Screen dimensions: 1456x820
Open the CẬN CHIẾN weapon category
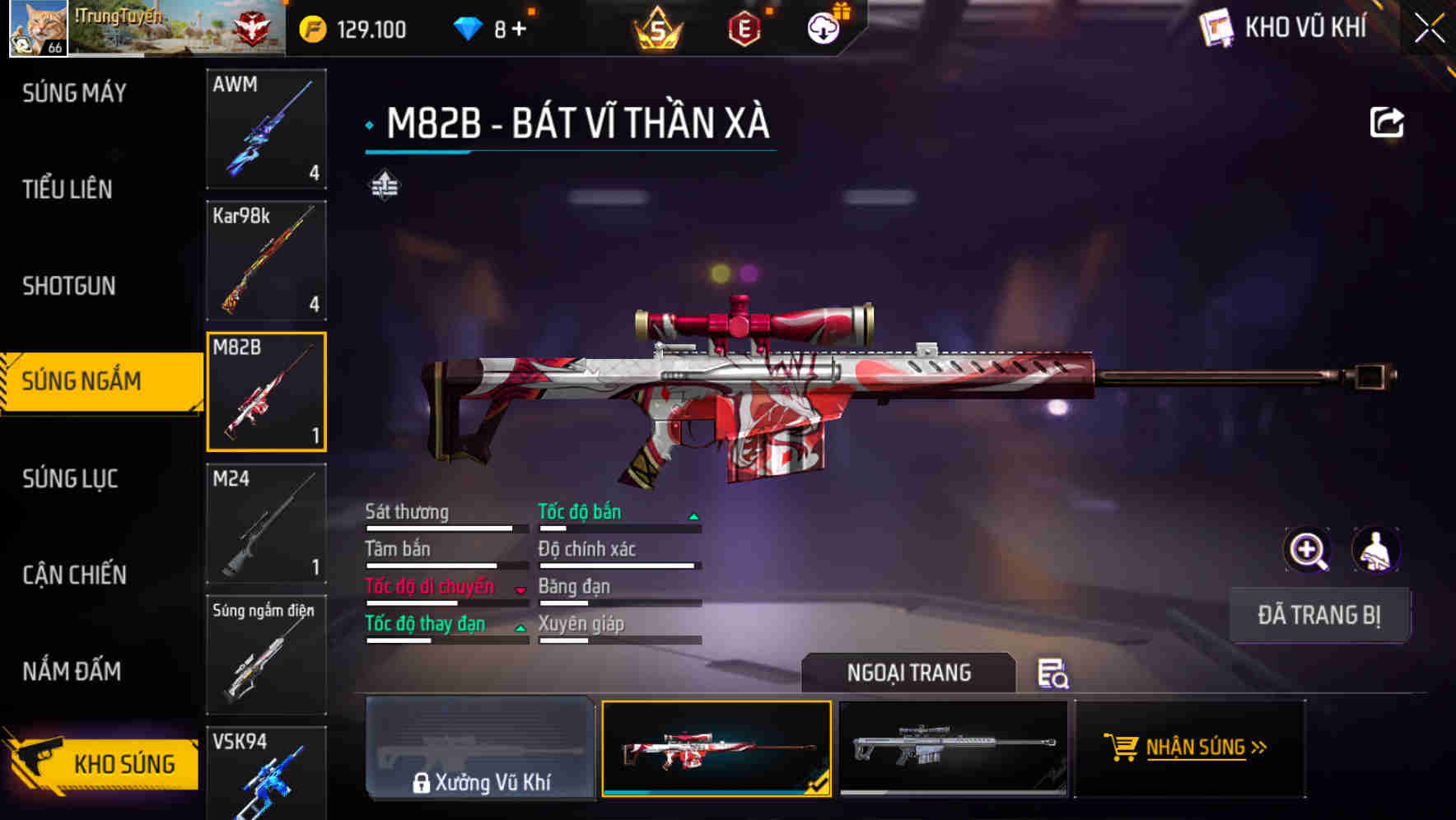(74, 575)
